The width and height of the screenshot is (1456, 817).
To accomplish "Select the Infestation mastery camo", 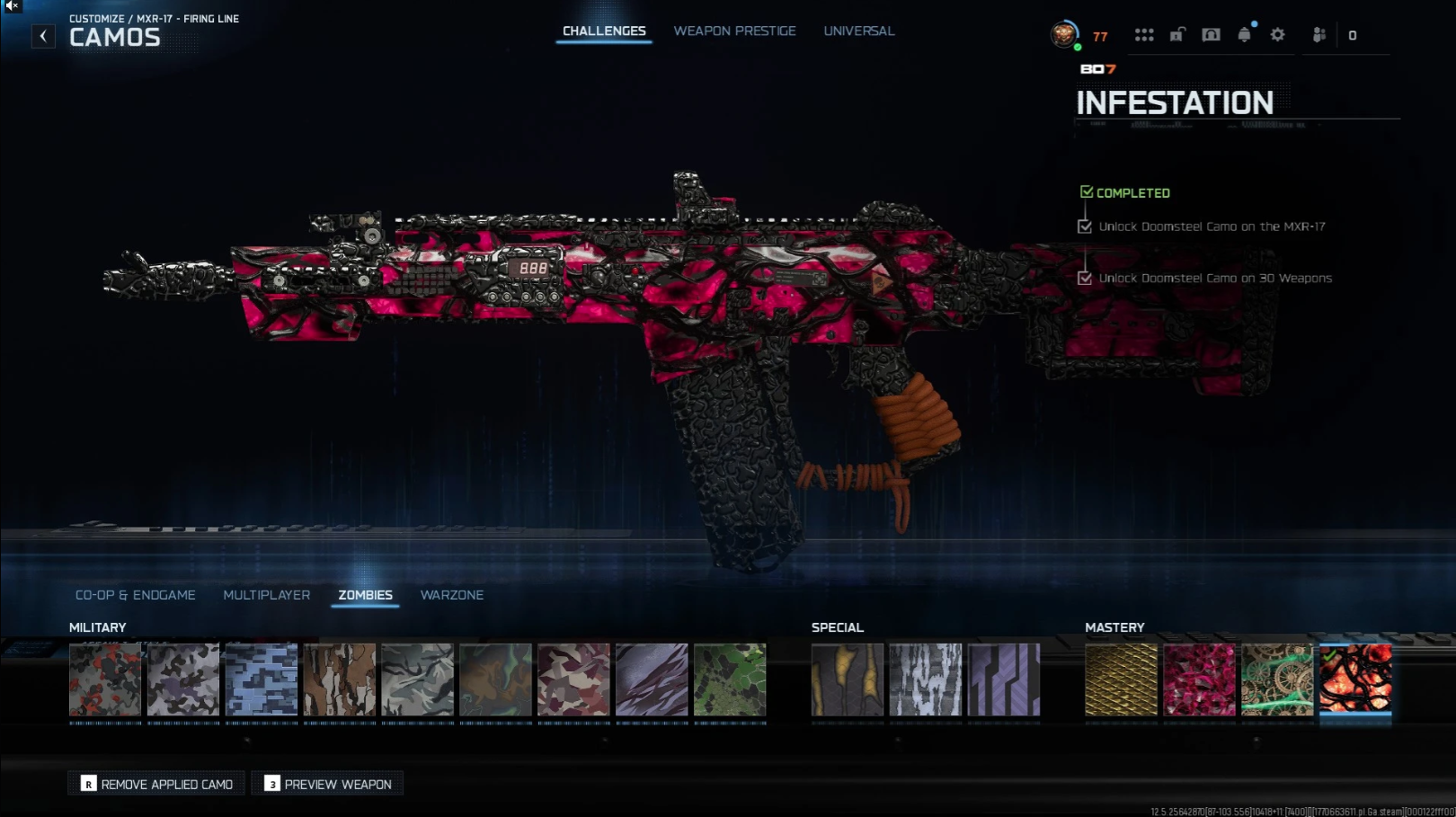I will [1355, 679].
